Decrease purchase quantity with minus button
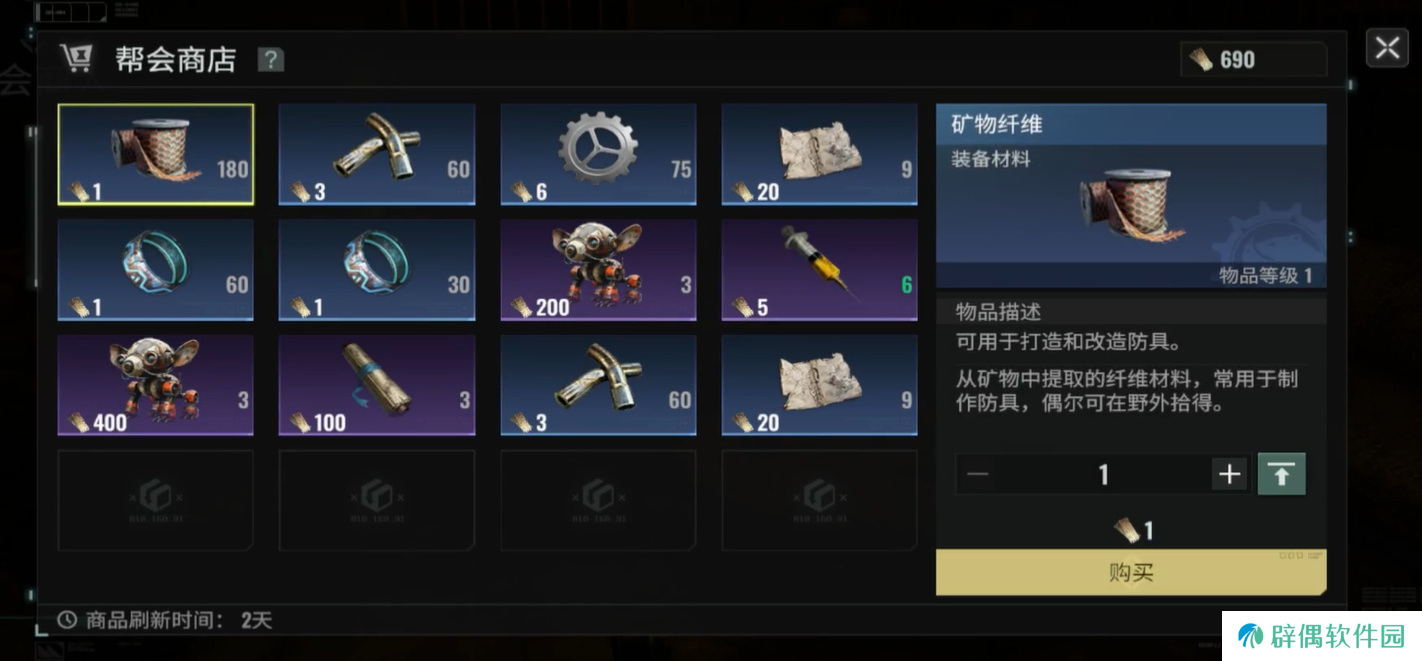The height and width of the screenshot is (661, 1422). click(978, 474)
